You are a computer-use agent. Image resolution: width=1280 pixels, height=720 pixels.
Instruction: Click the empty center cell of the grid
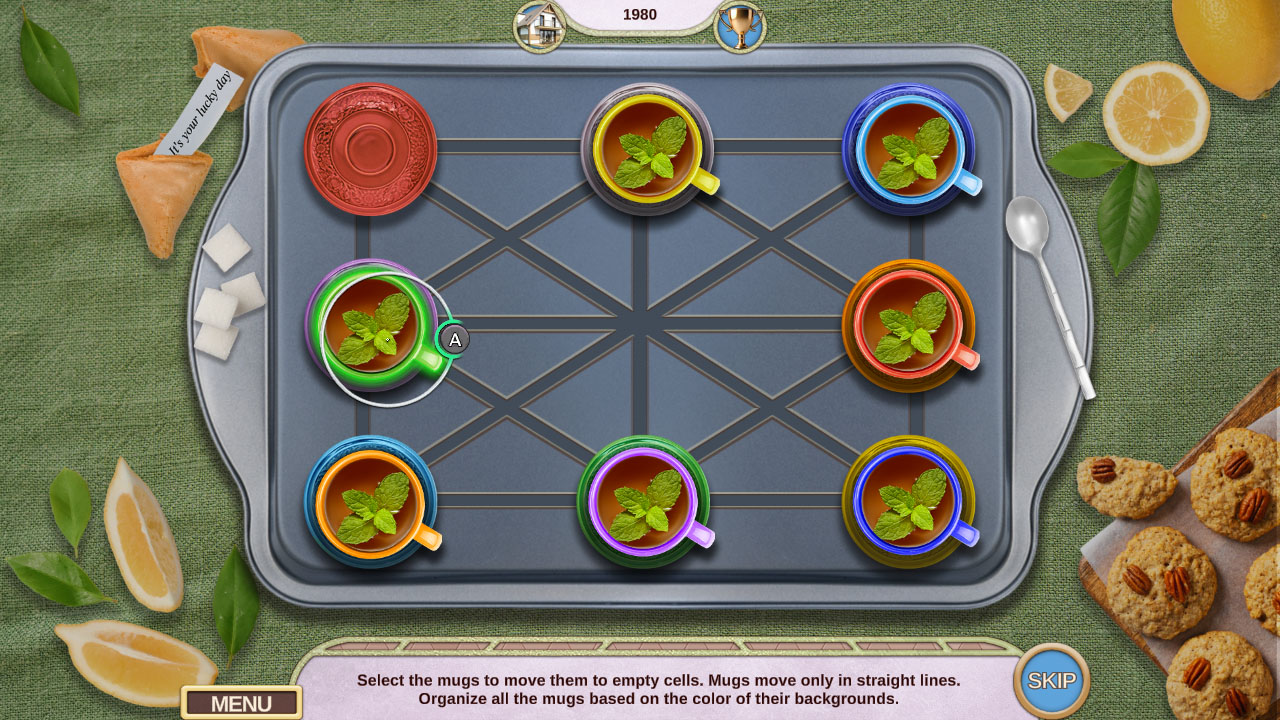click(x=640, y=325)
